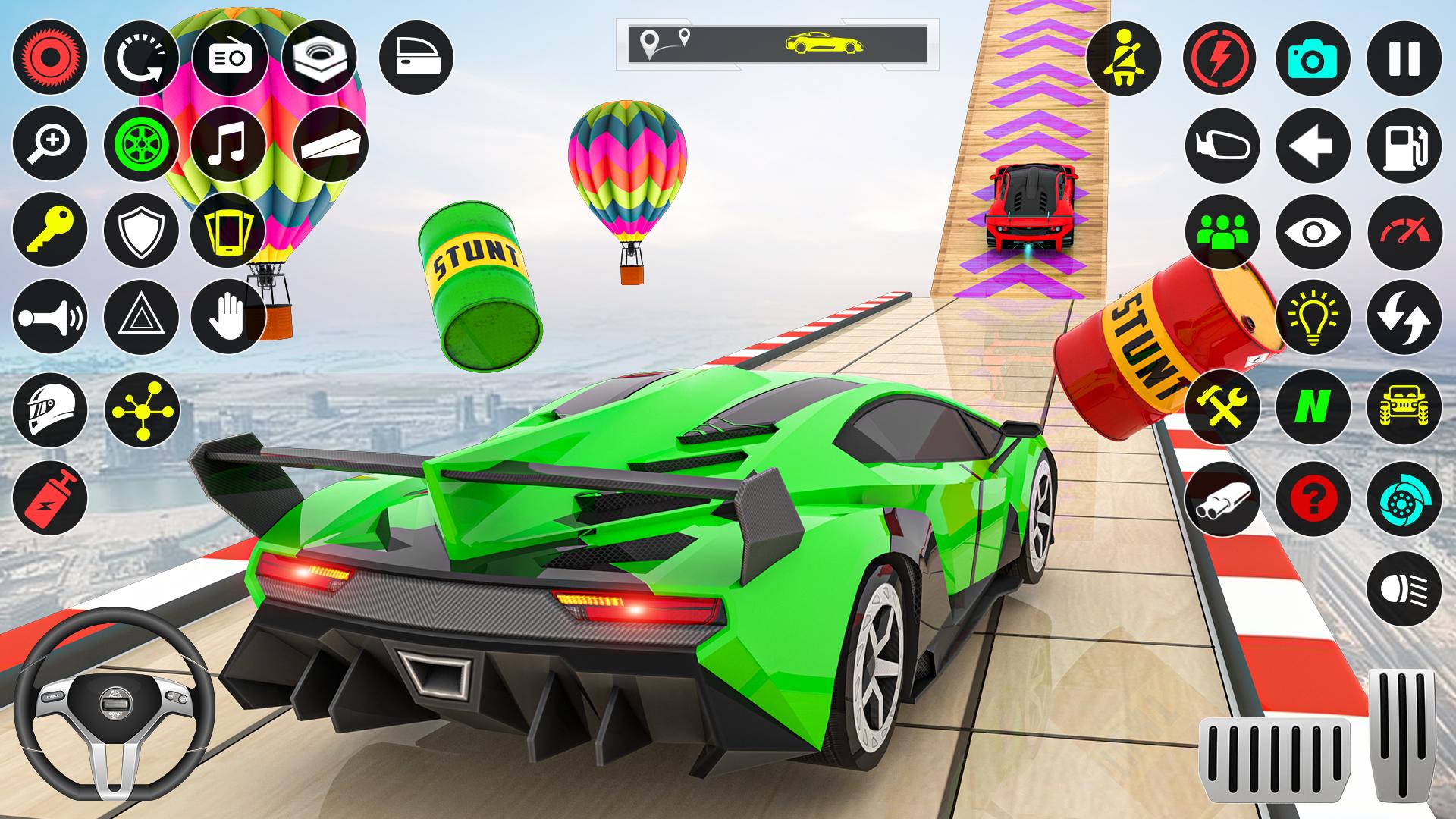
Task: Activate nitro with the green N button
Action: (x=1313, y=408)
